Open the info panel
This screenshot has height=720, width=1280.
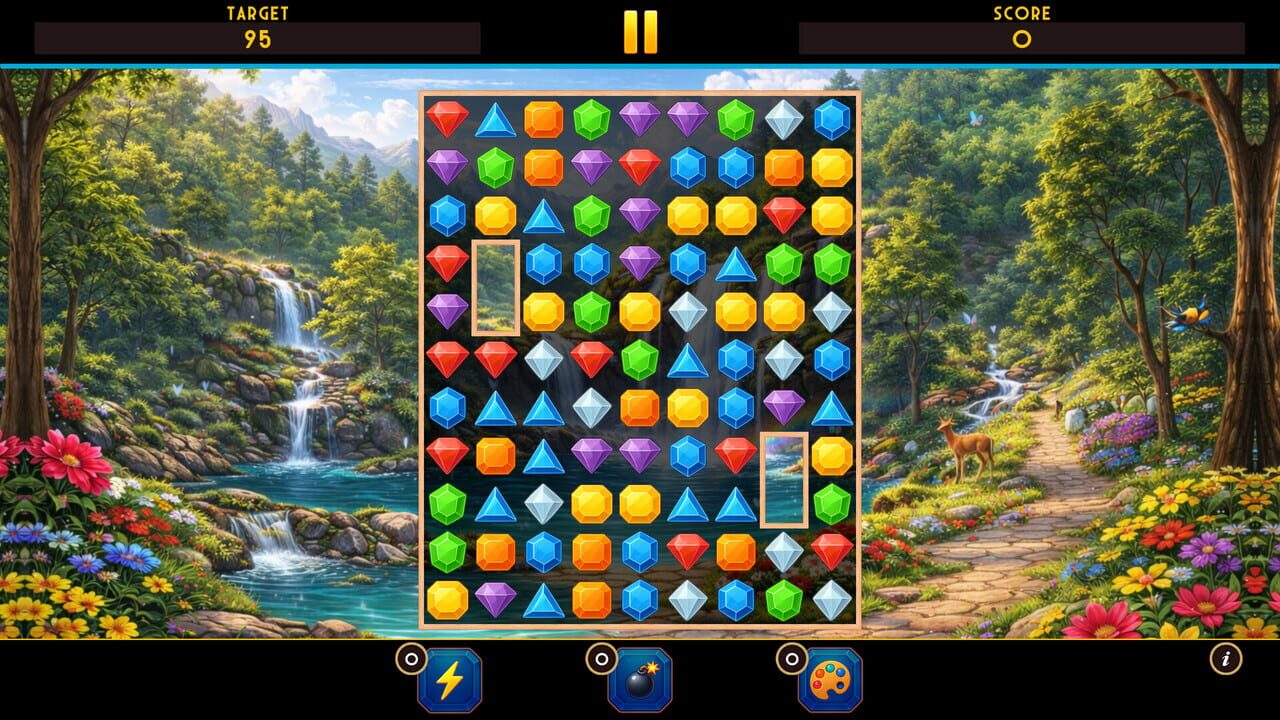pos(1227,657)
